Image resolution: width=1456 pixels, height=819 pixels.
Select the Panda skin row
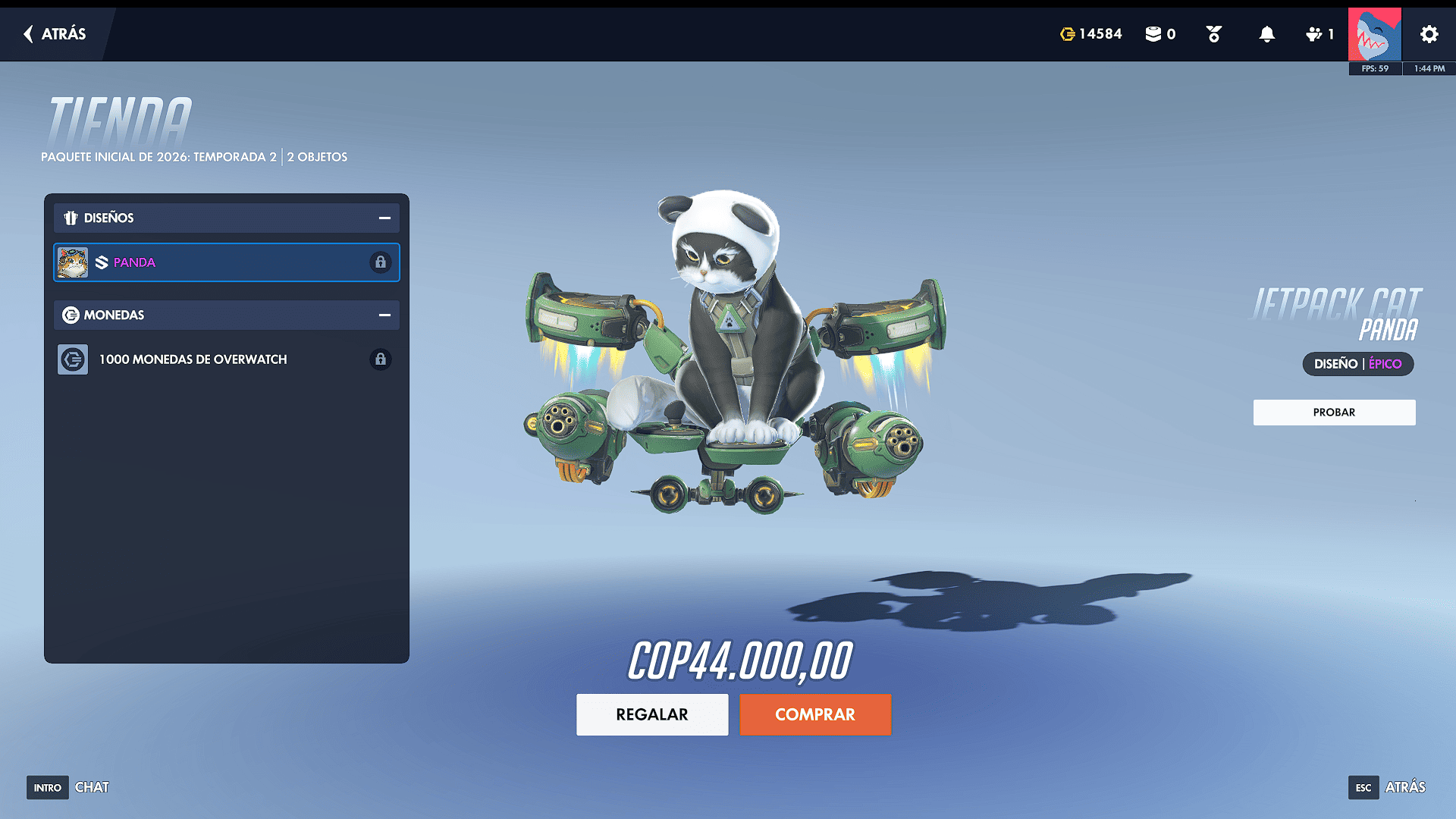coord(226,262)
